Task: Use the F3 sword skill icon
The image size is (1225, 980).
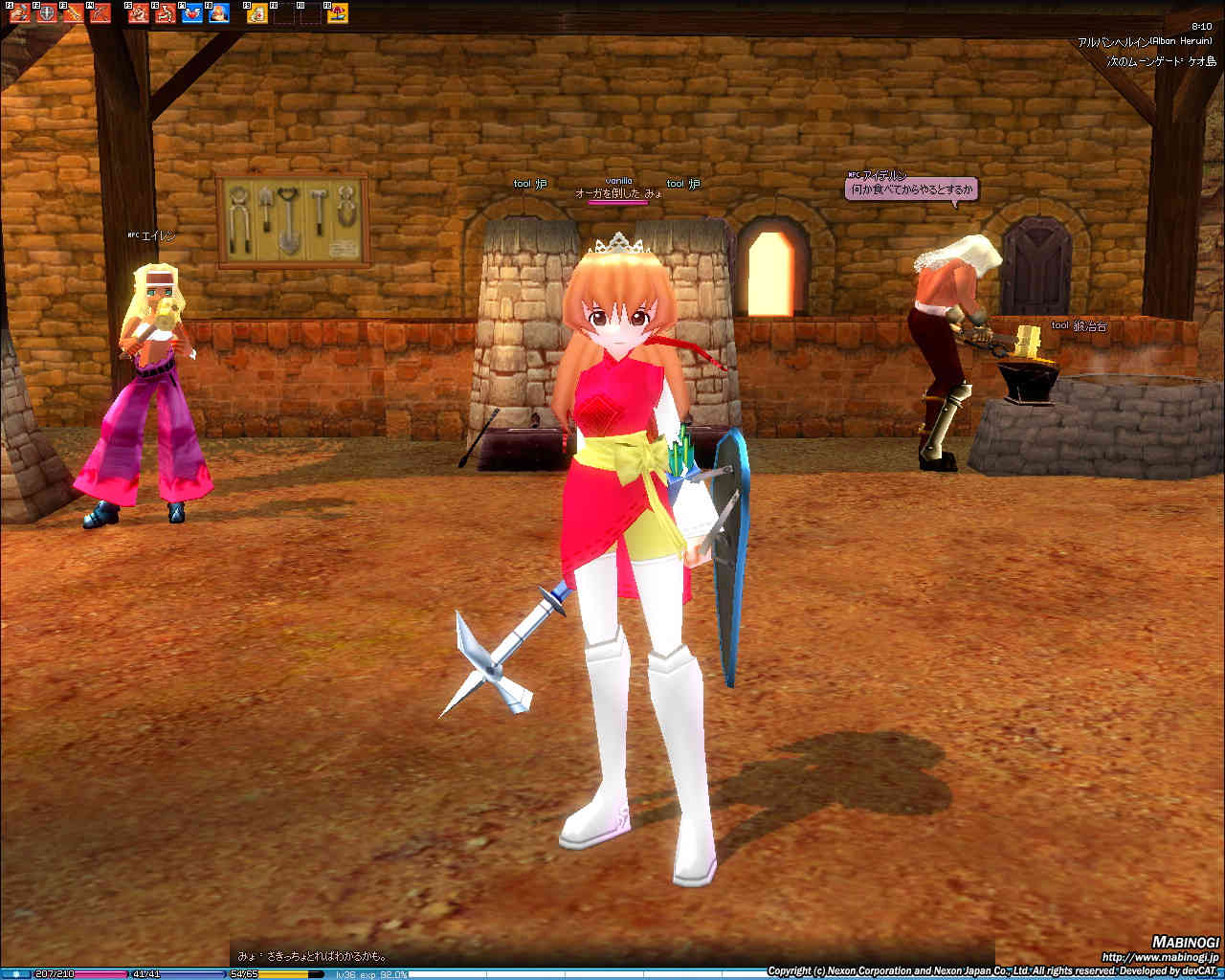Action: point(73,13)
